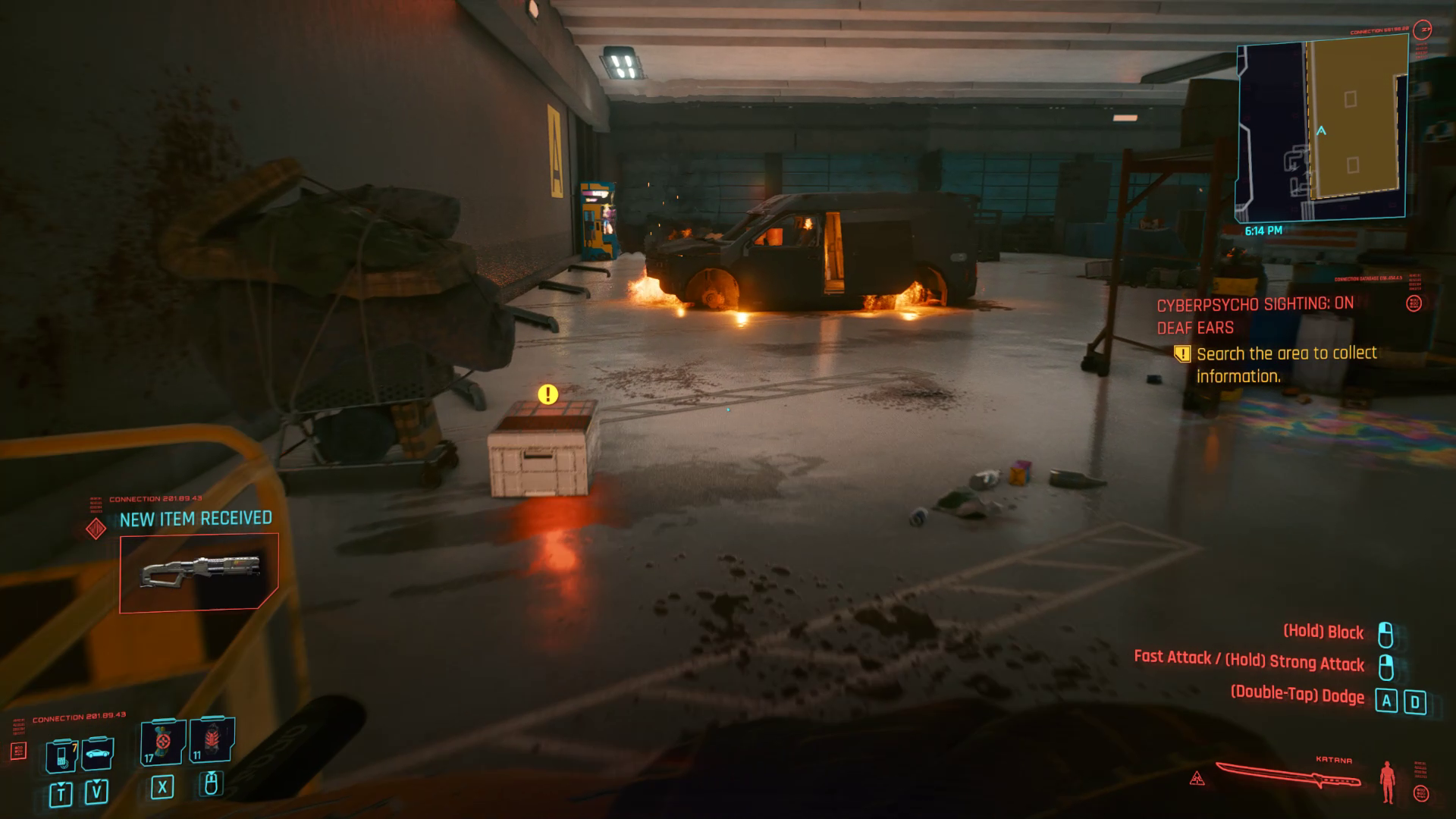Click the red katana weapon icon
The width and height of the screenshot is (1456, 819).
(1289, 775)
